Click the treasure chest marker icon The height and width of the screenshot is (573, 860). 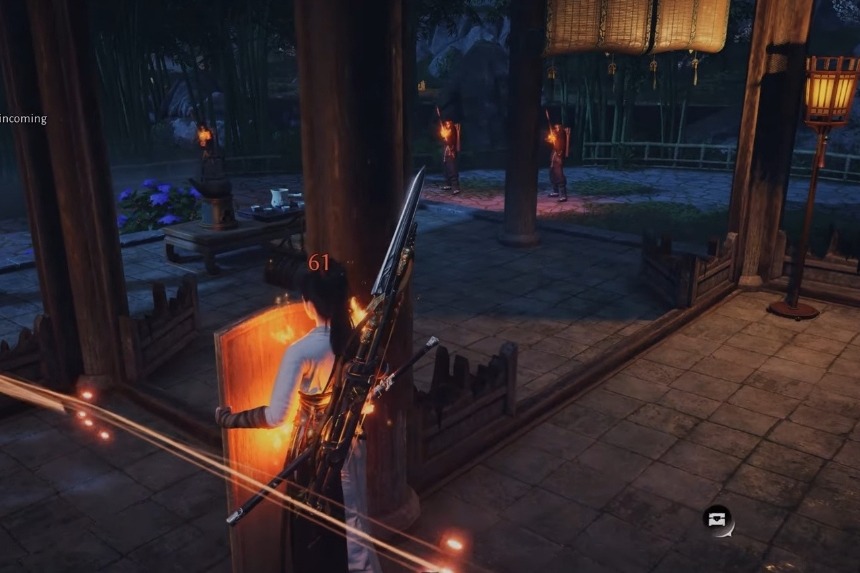pyautogui.click(x=717, y=520)
